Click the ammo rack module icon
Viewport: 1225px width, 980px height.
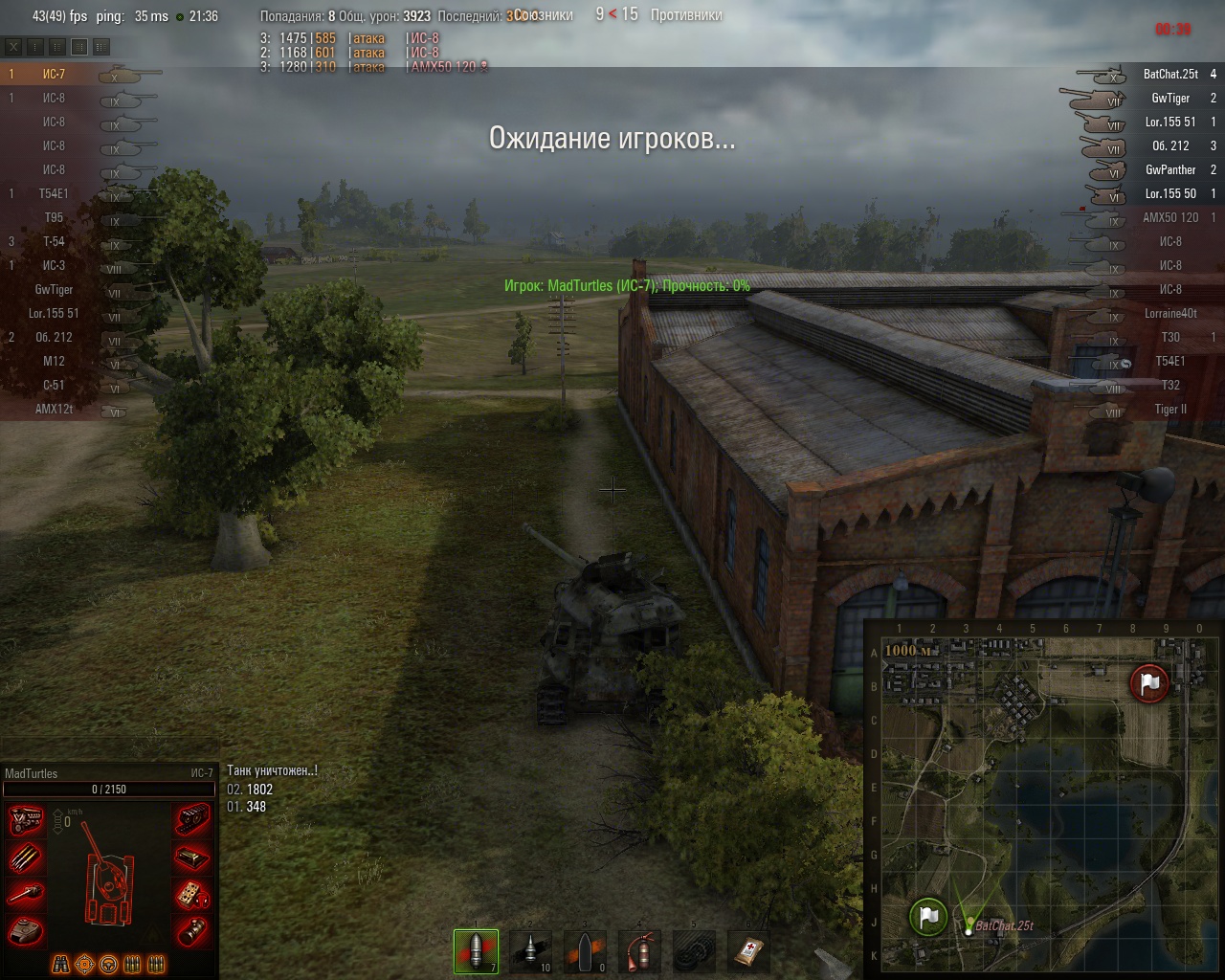pyautogui.click(x=25, y=857)
